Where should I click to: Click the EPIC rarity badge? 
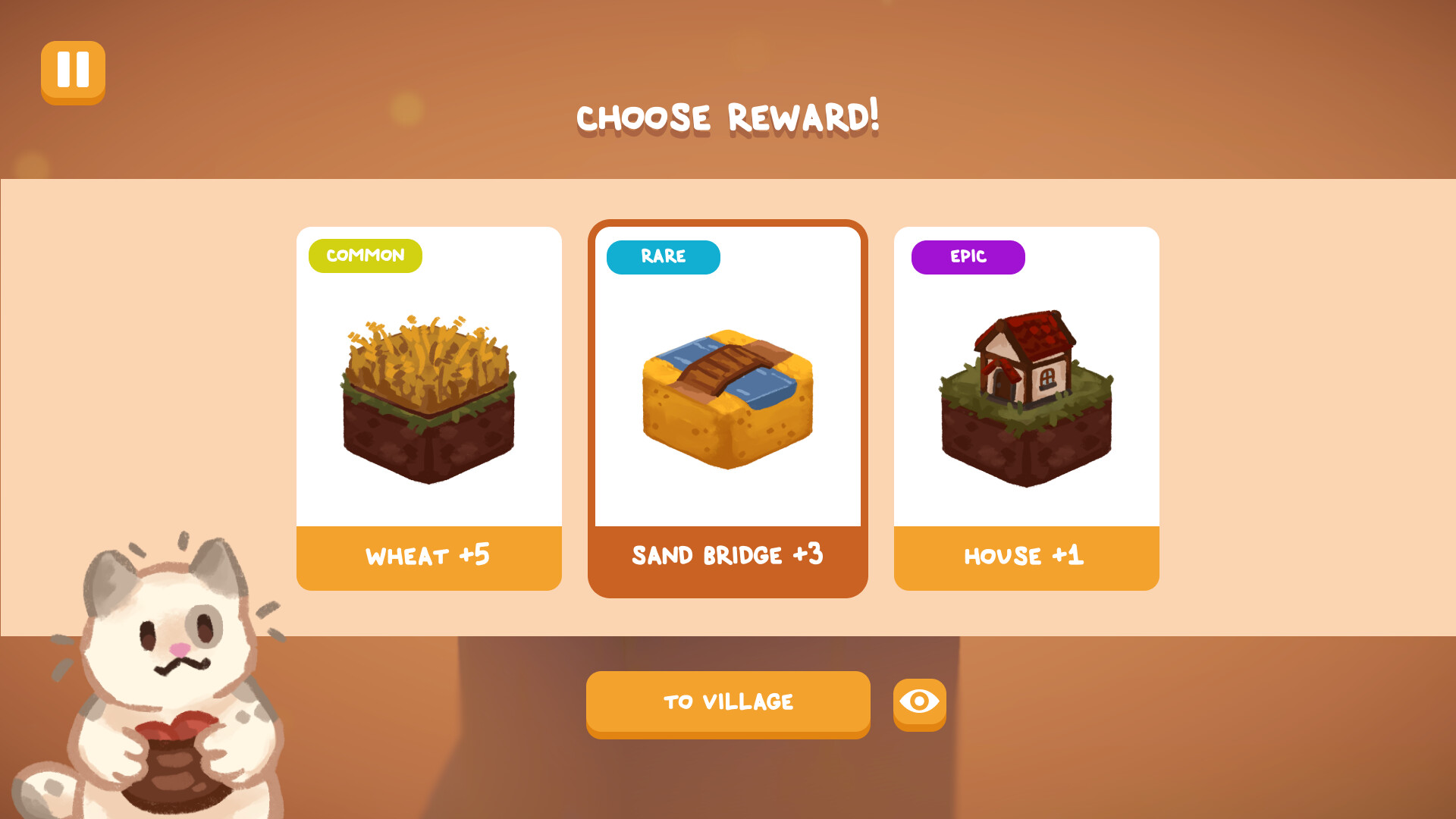[968, 257]
